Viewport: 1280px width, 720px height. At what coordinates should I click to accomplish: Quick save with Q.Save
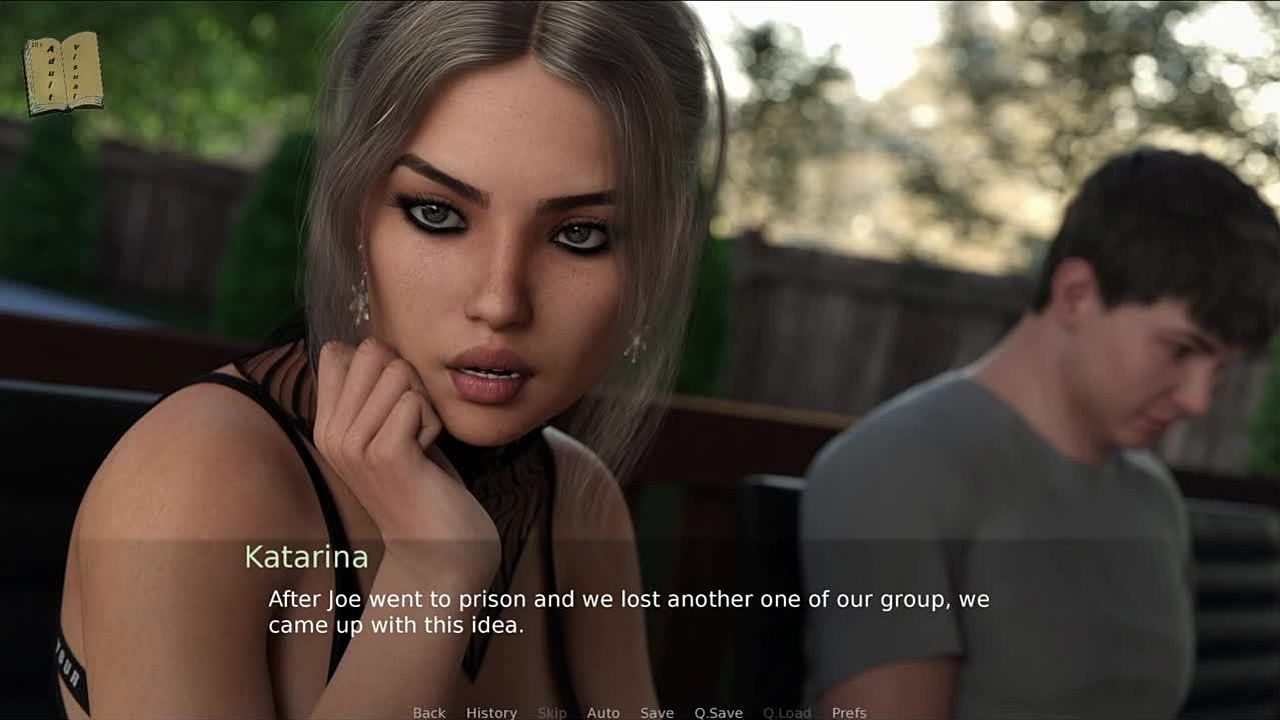(718, 712)
